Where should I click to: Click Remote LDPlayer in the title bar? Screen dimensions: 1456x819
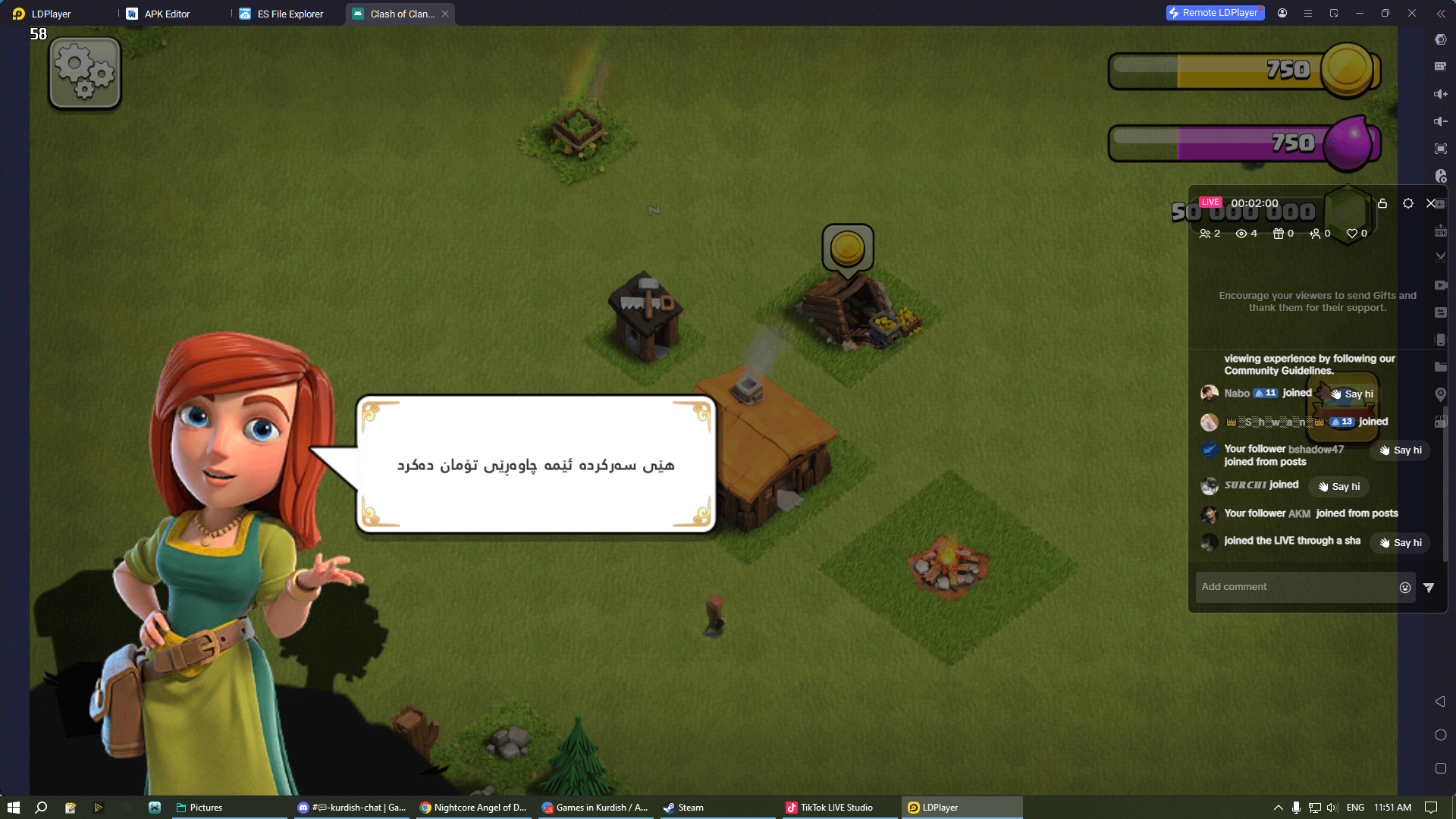1214,13
